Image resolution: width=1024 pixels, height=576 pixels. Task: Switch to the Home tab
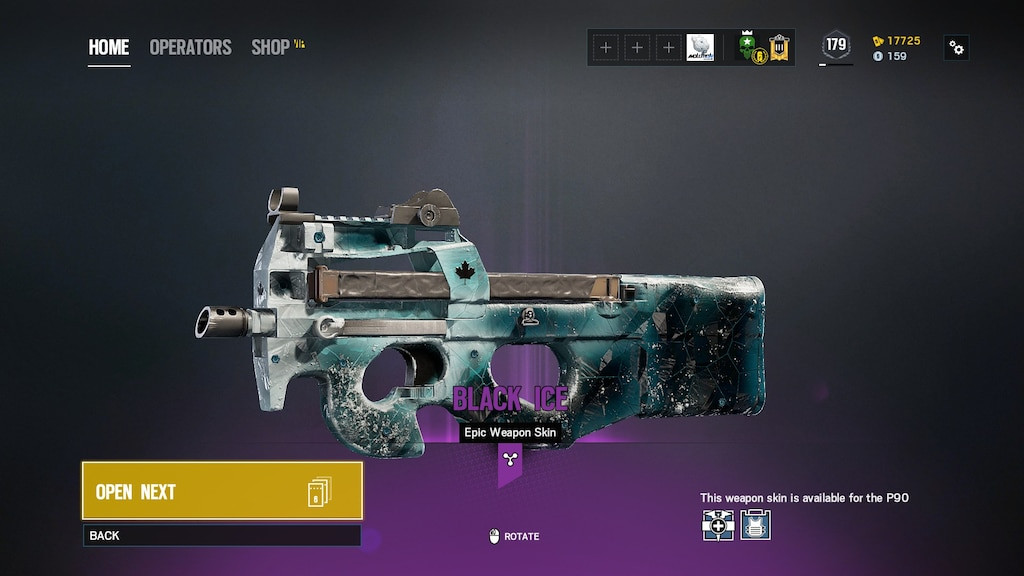[109, 47]
